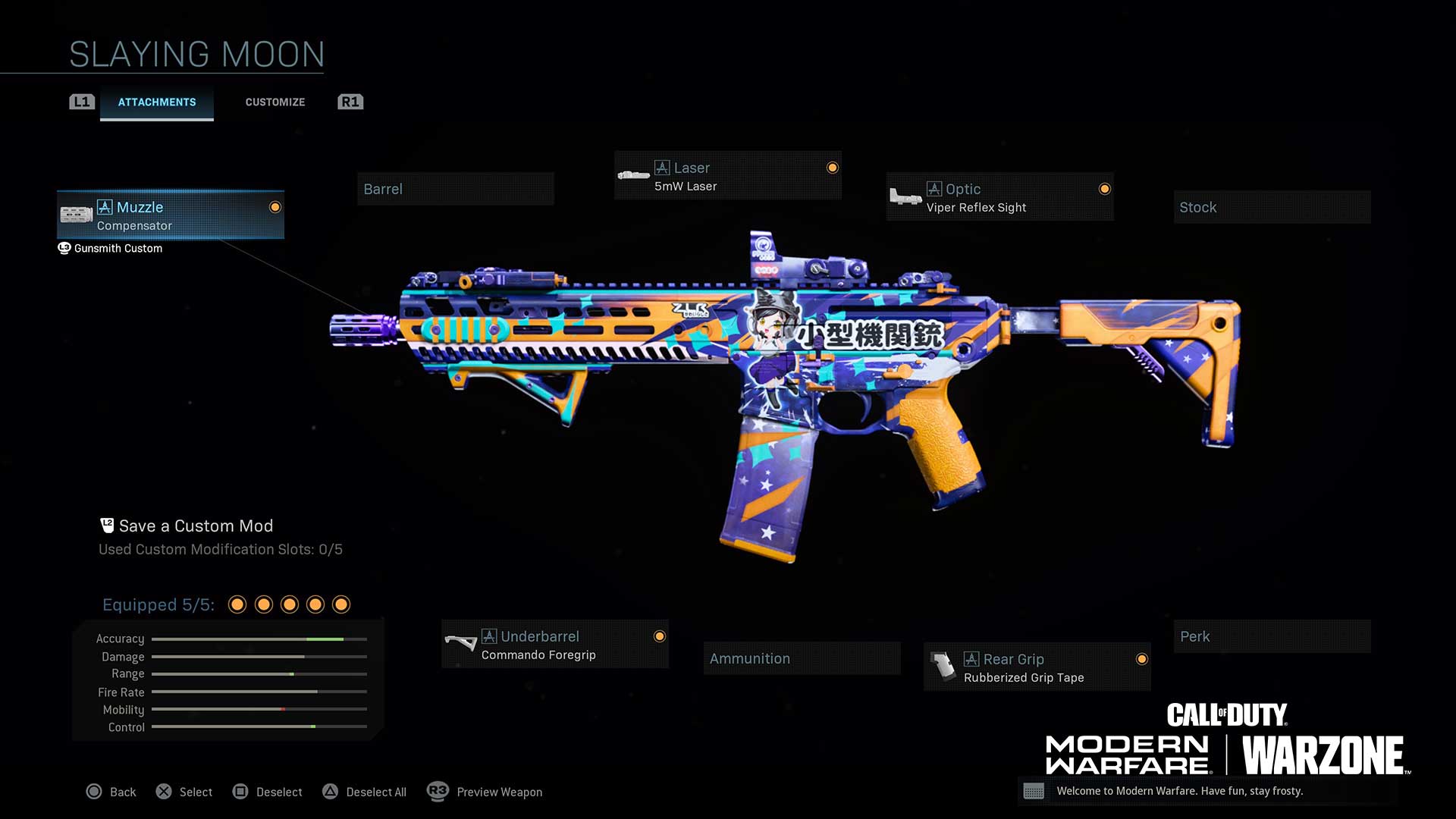Image resolution: width=1456 pixels, height=819 pixels.
Task: Switch to the Customize tab
Action: [x=275, y=102]
